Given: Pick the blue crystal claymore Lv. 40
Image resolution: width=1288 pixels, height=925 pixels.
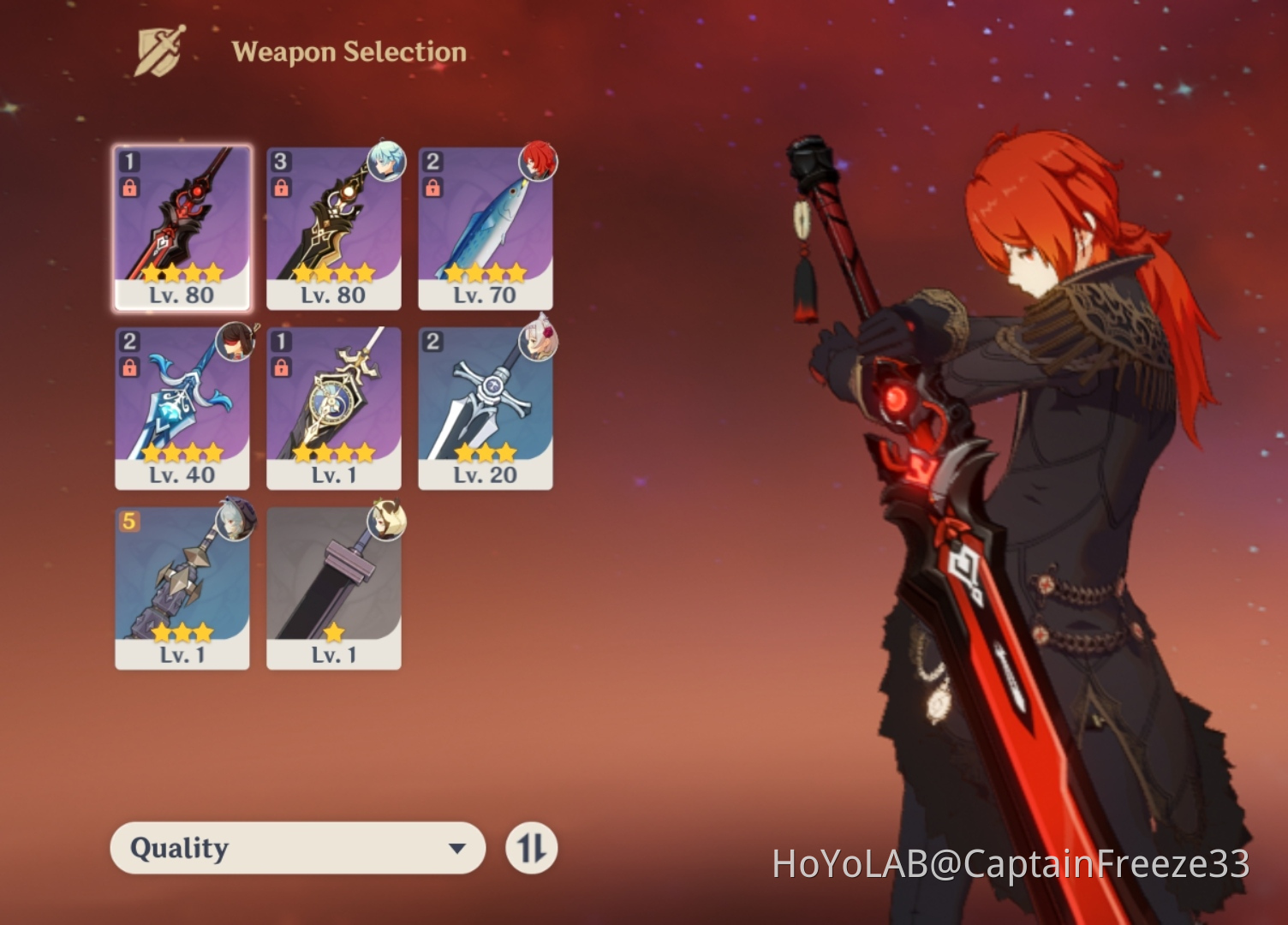Looking at the screenshot, I should coord(182,407).
